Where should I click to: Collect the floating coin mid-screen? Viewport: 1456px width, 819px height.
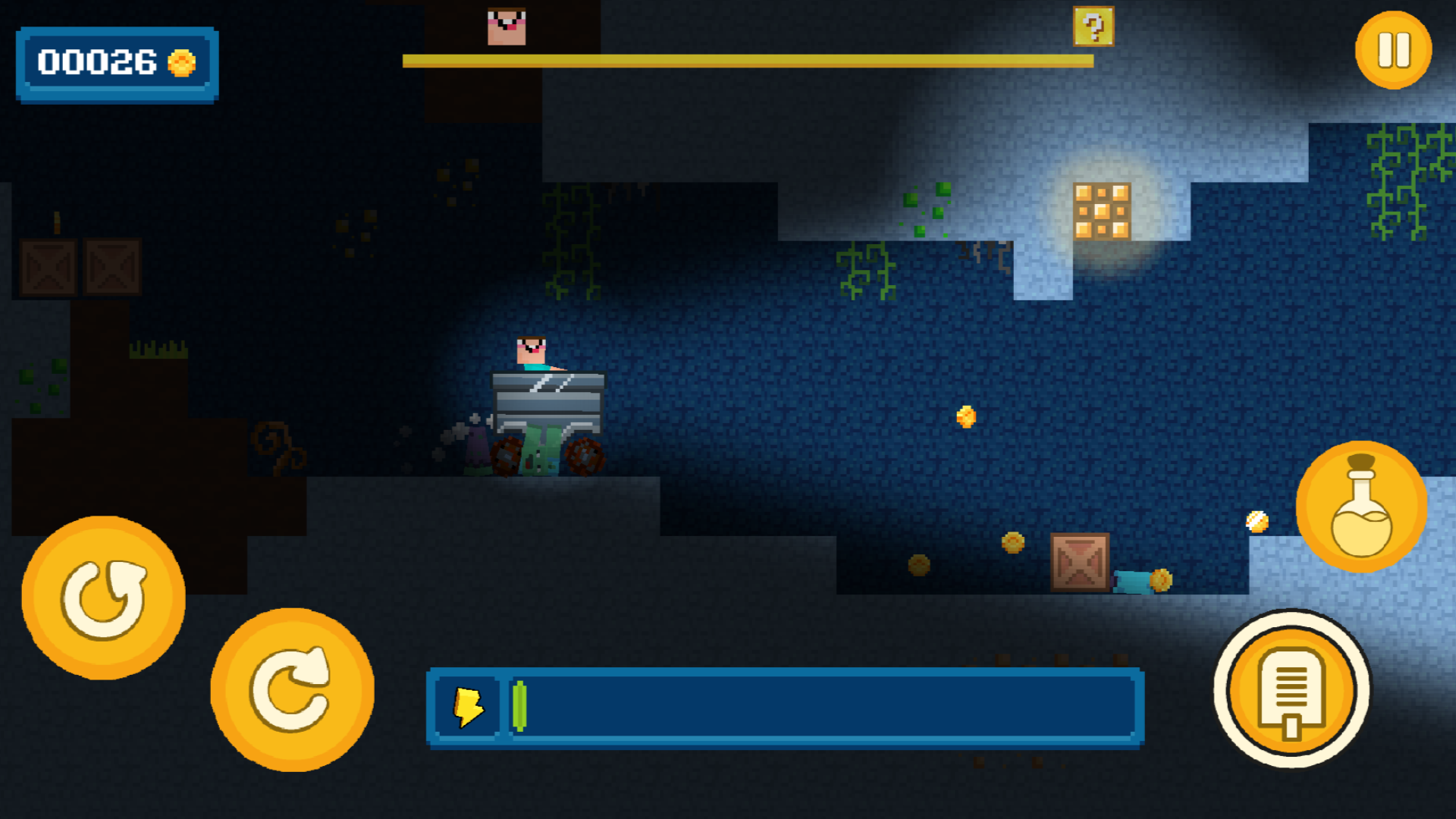[x=965, y=416]
